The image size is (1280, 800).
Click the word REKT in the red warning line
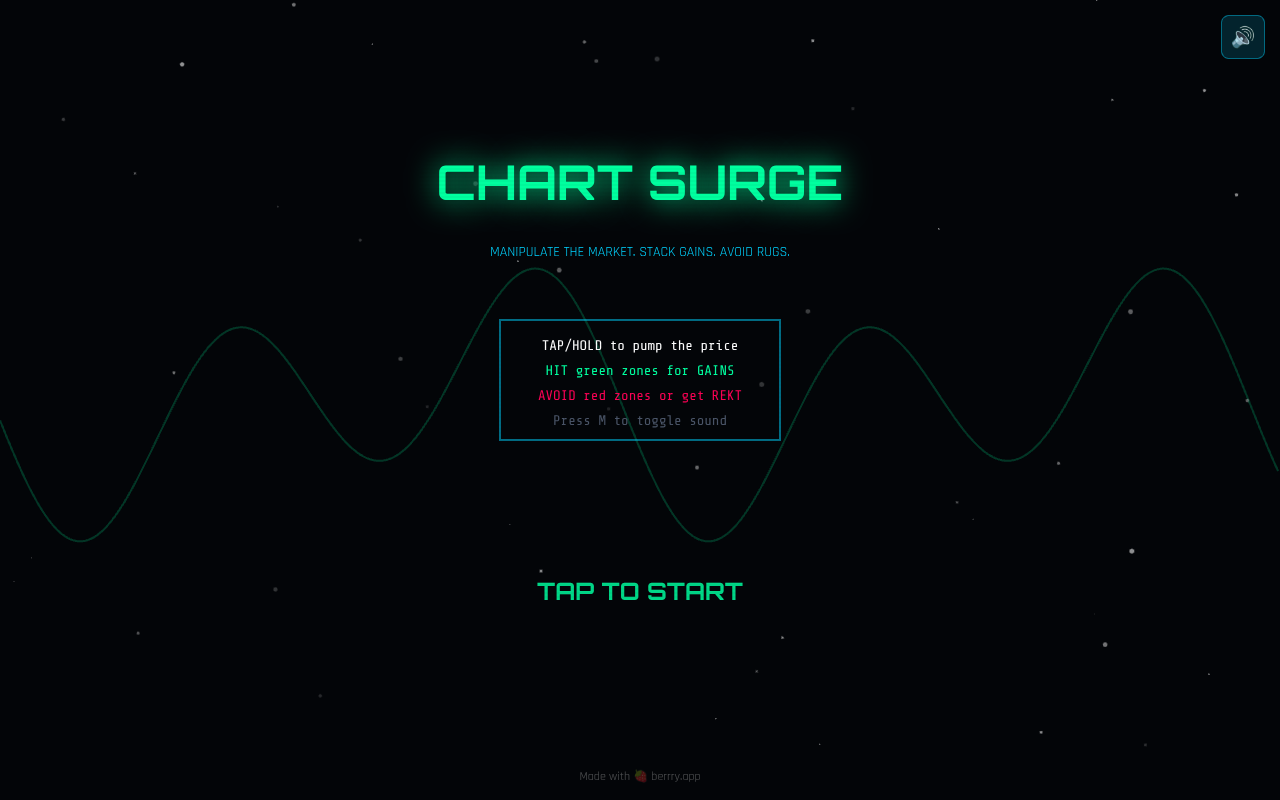(727, 395)
